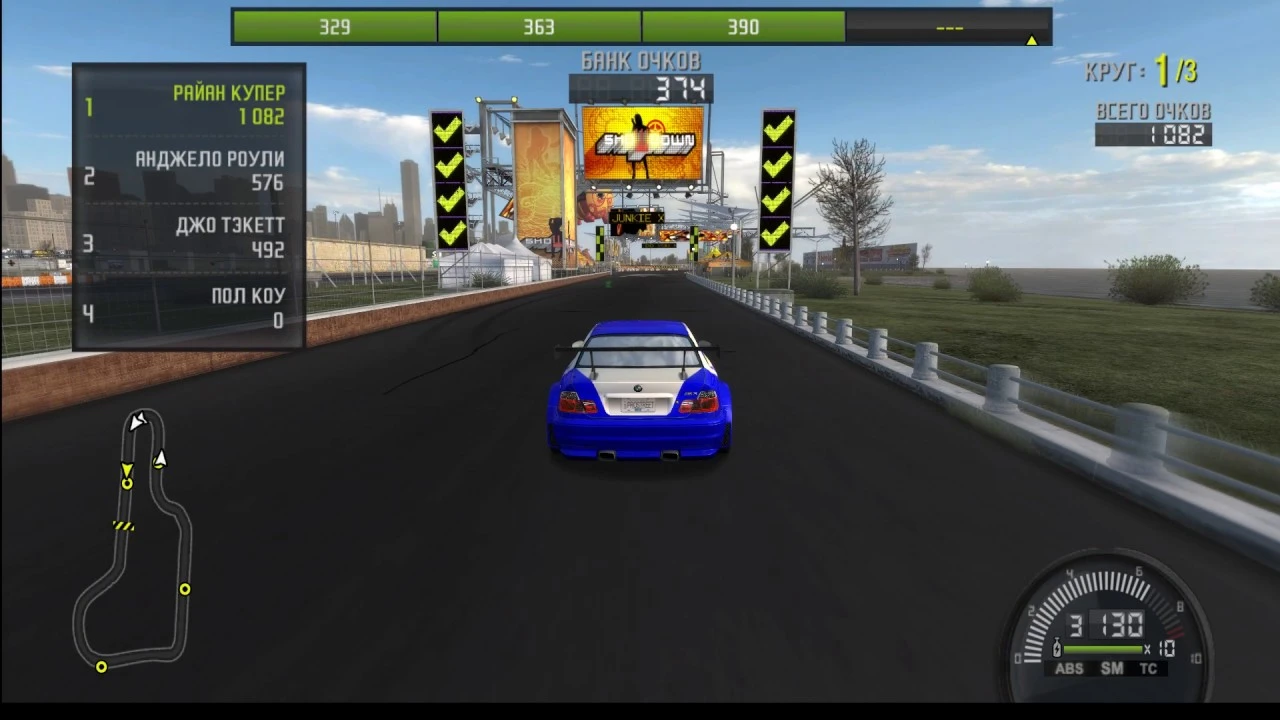The image size is (1280, 720).
Task: Click the ABS indicator on the gauge cluster
Action: (x=1070, y=667)
